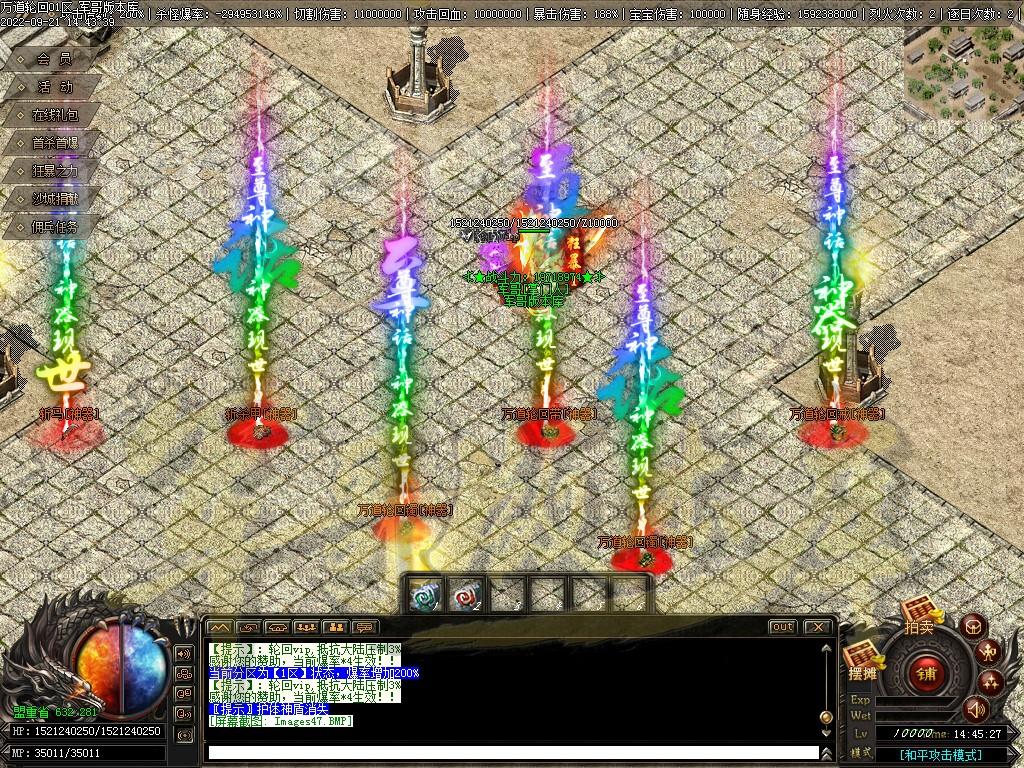Open the bag chest icon
The height and width of the screenshot is (768, 1024).
pos(972,627)
